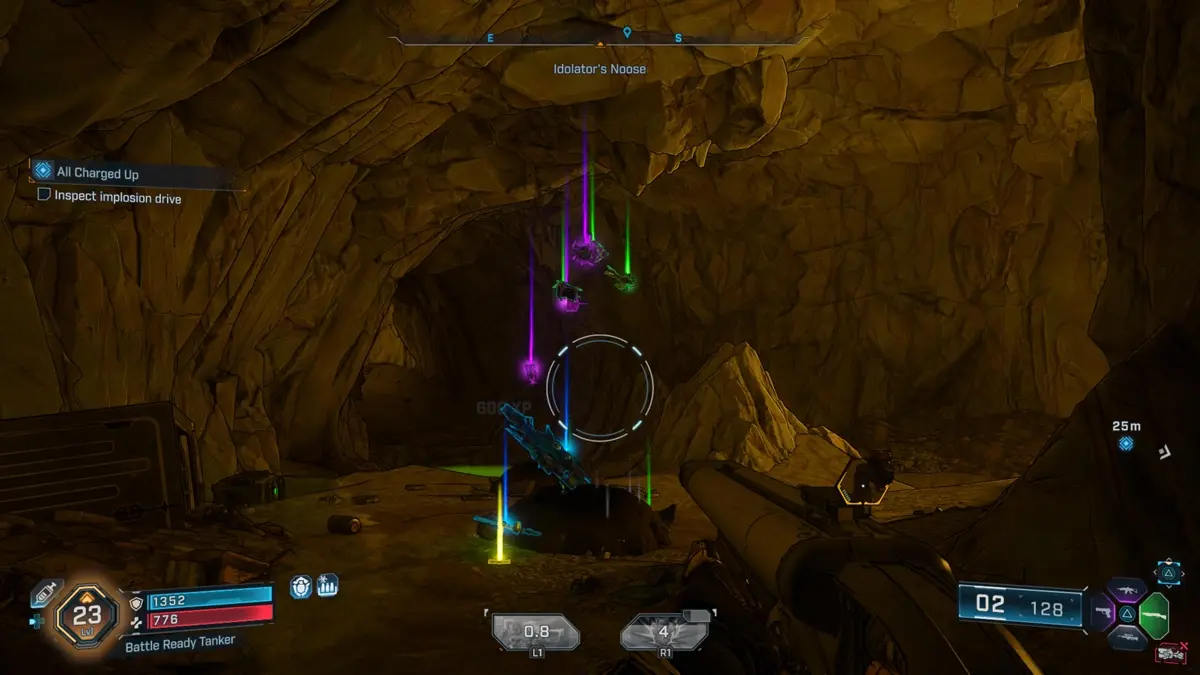Inspect the shield buff status icon
Screen dimensions: 1200x675
tap(301, 586)
